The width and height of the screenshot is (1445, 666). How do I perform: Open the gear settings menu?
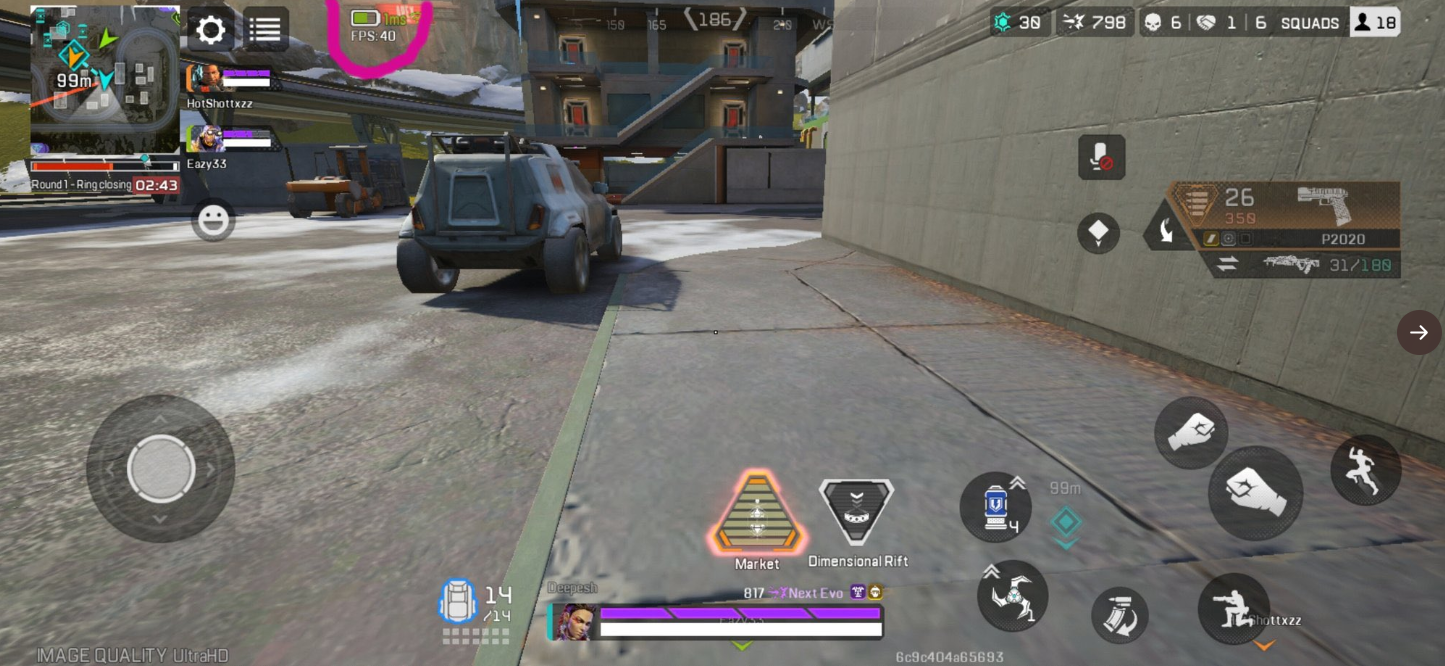point(210,30)
